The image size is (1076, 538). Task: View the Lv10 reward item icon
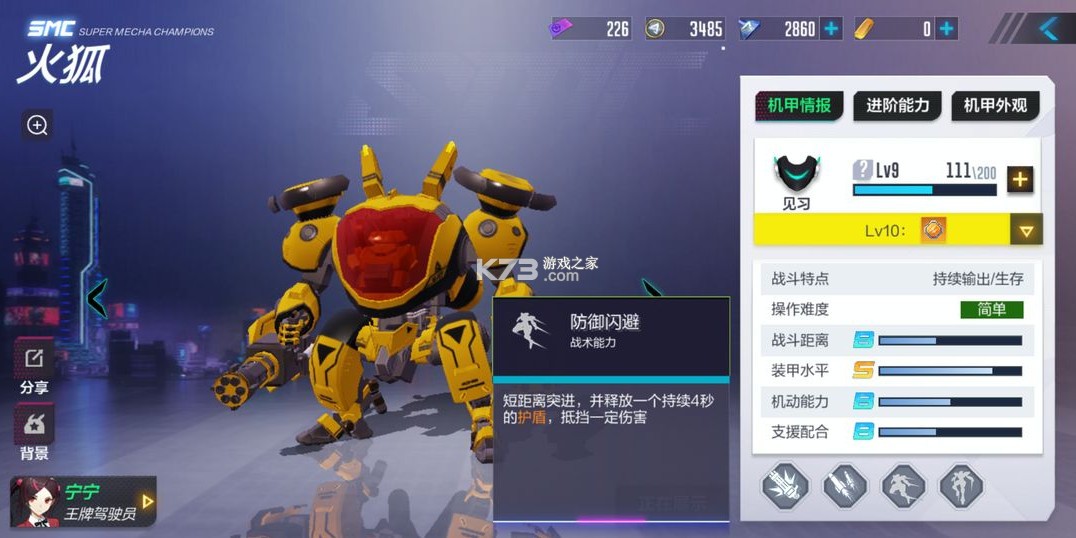933,230
